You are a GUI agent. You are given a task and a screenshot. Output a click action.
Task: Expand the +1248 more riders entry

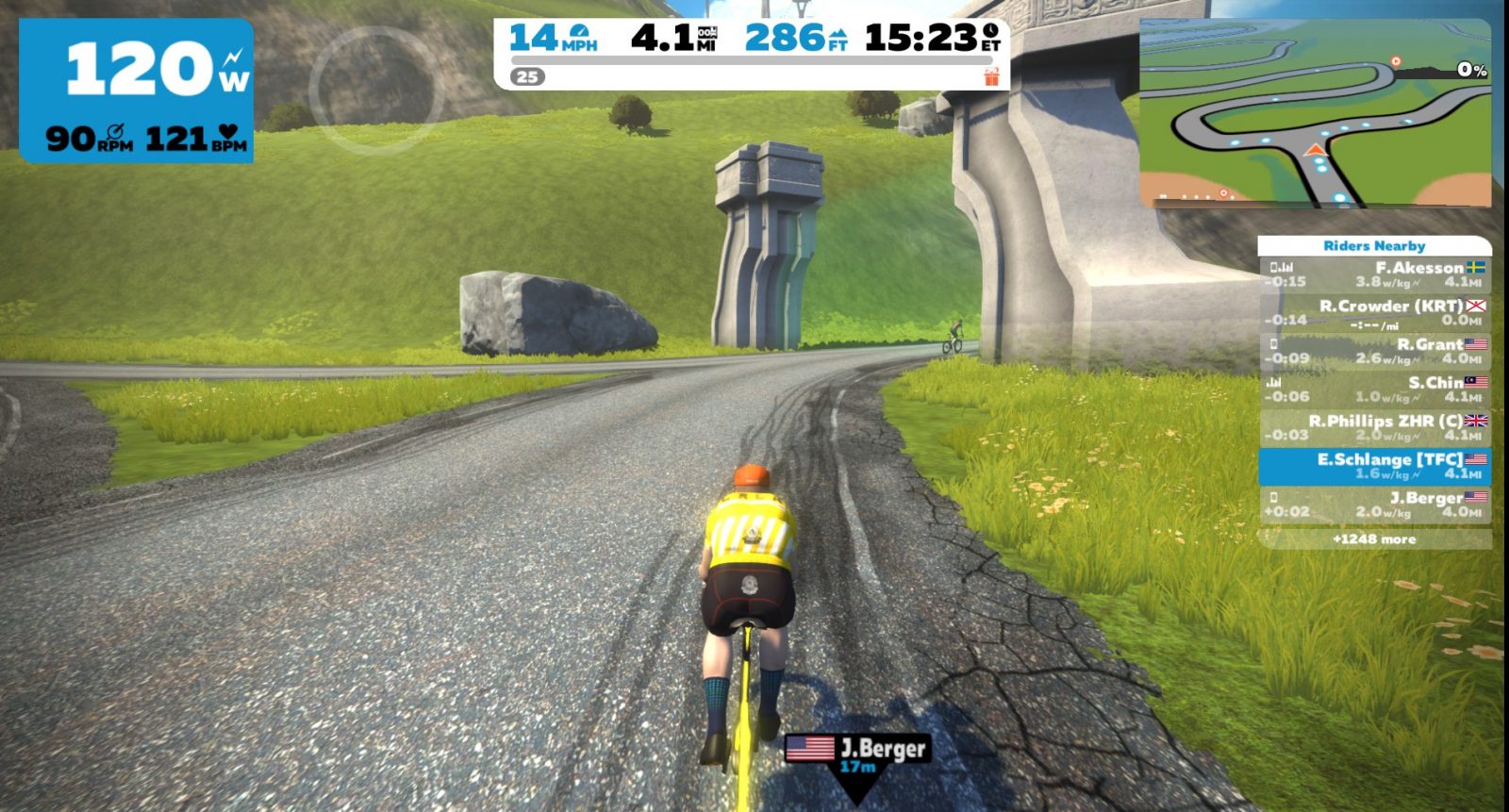point(1374,539)
